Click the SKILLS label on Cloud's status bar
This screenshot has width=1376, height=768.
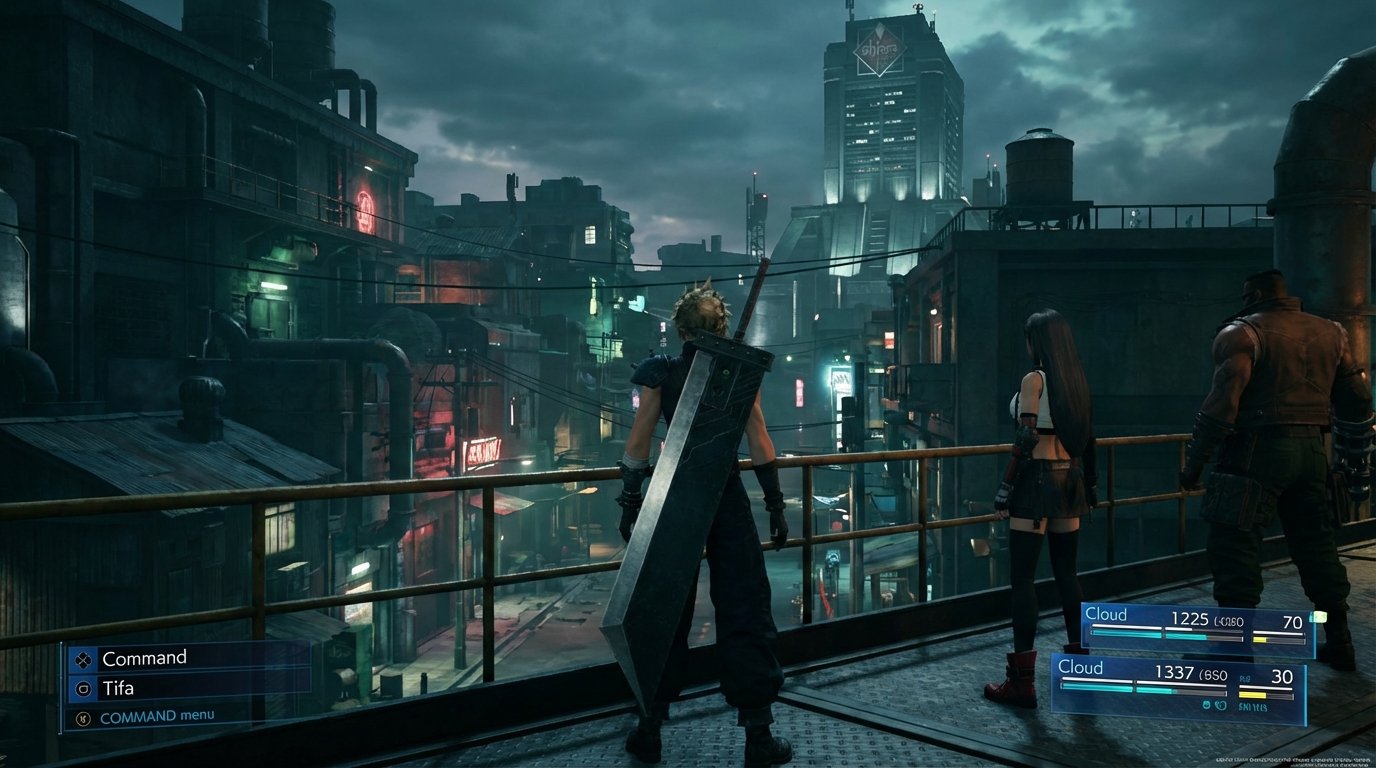(x=1252, y=707)
